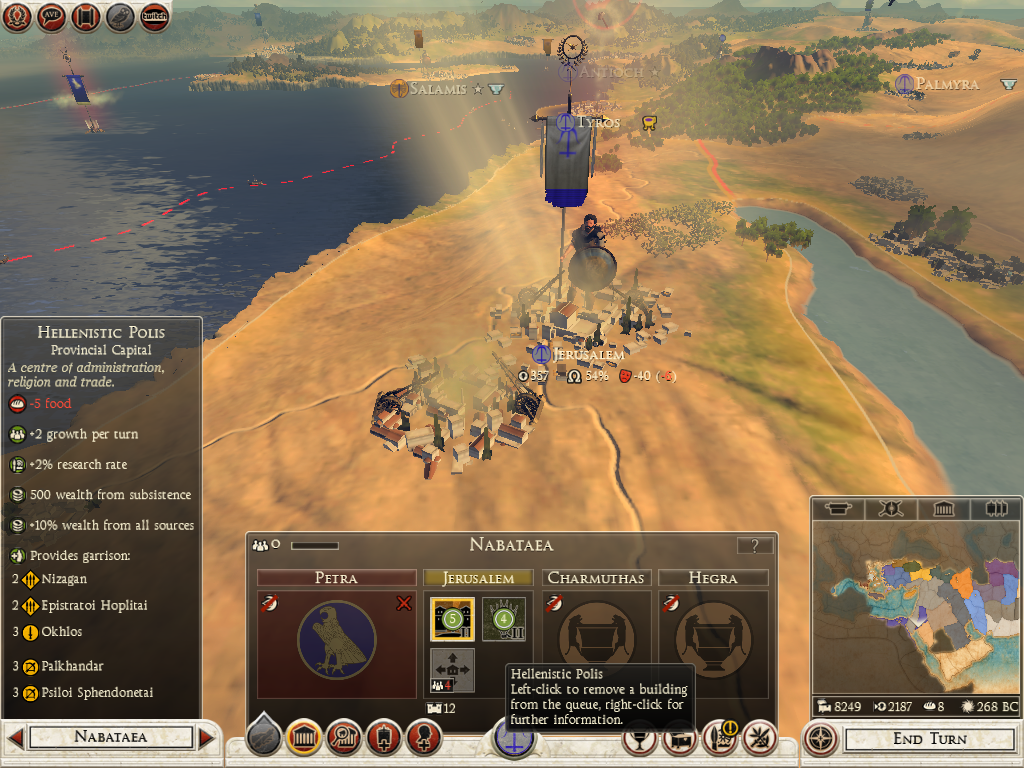The height and width of the screenshot is (768, 1024).
Task: Go to the previous province arrow
Action: pyautogui.click(x=15, y=738)
